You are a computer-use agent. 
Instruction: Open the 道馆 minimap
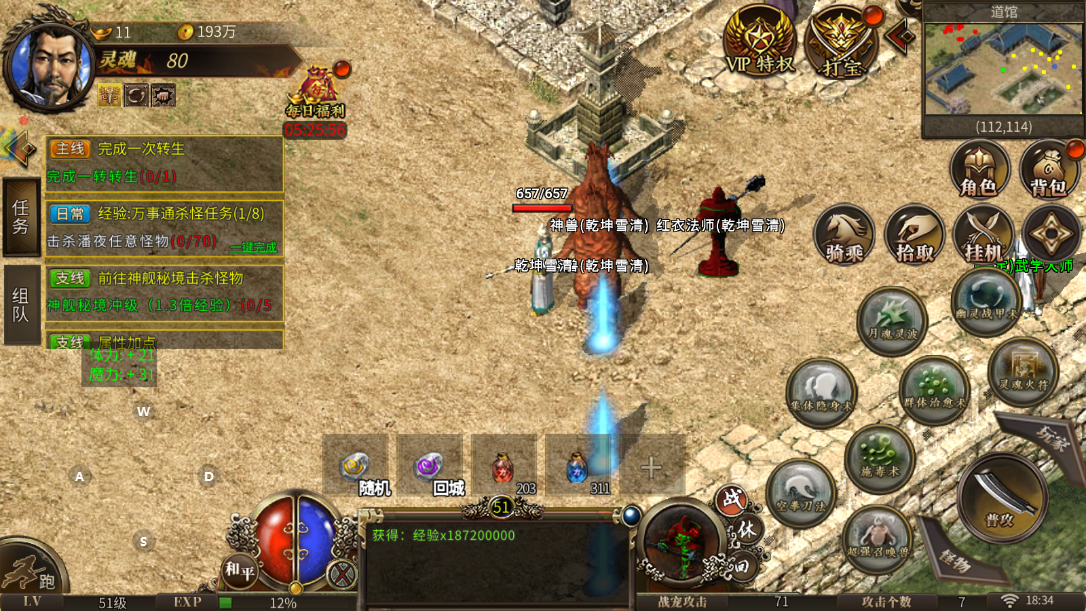(x=1002, y=70)
